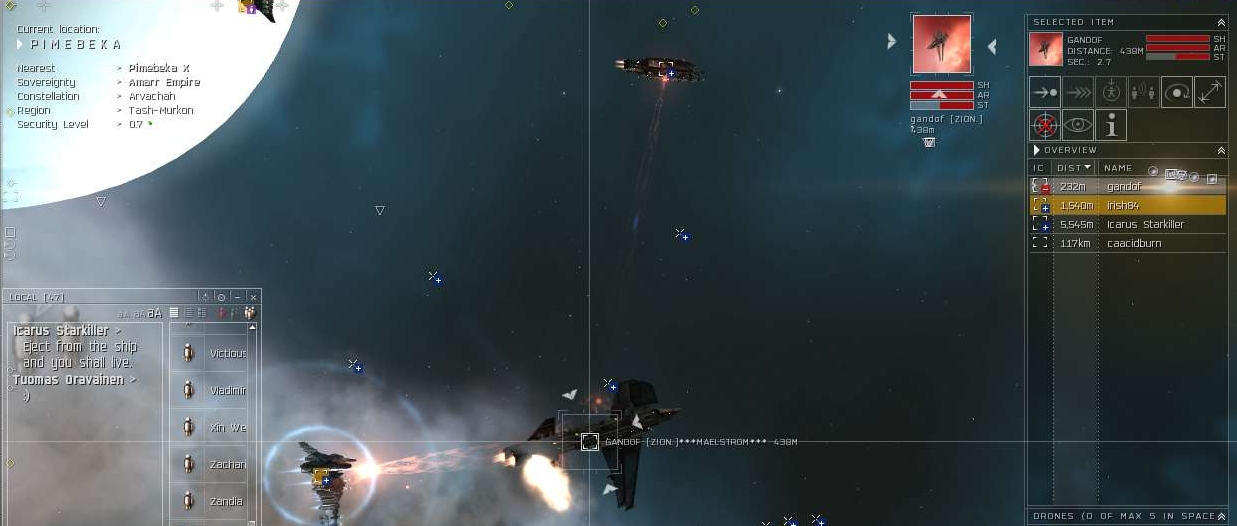
Task: Click the Orbit action icon
Action: coord(1177,92)
